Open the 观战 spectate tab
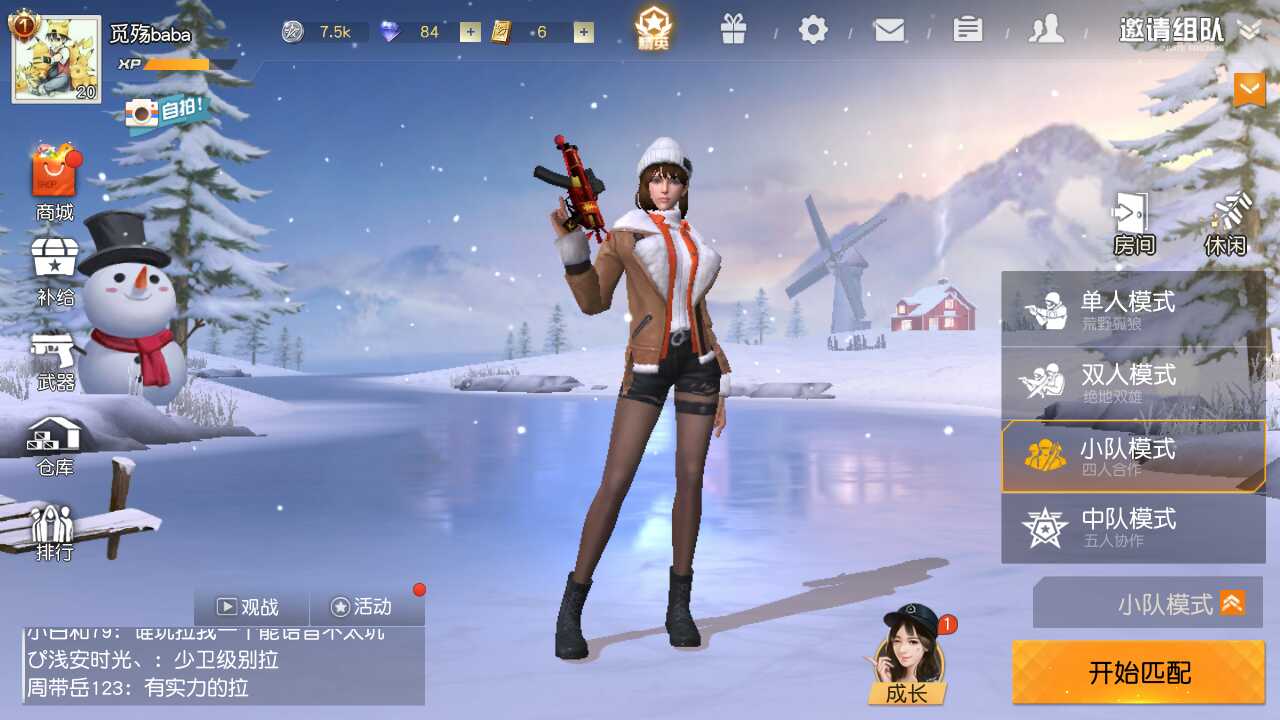Image resolution: width=1280 pixels, height=720 pixels. point(251,607)
